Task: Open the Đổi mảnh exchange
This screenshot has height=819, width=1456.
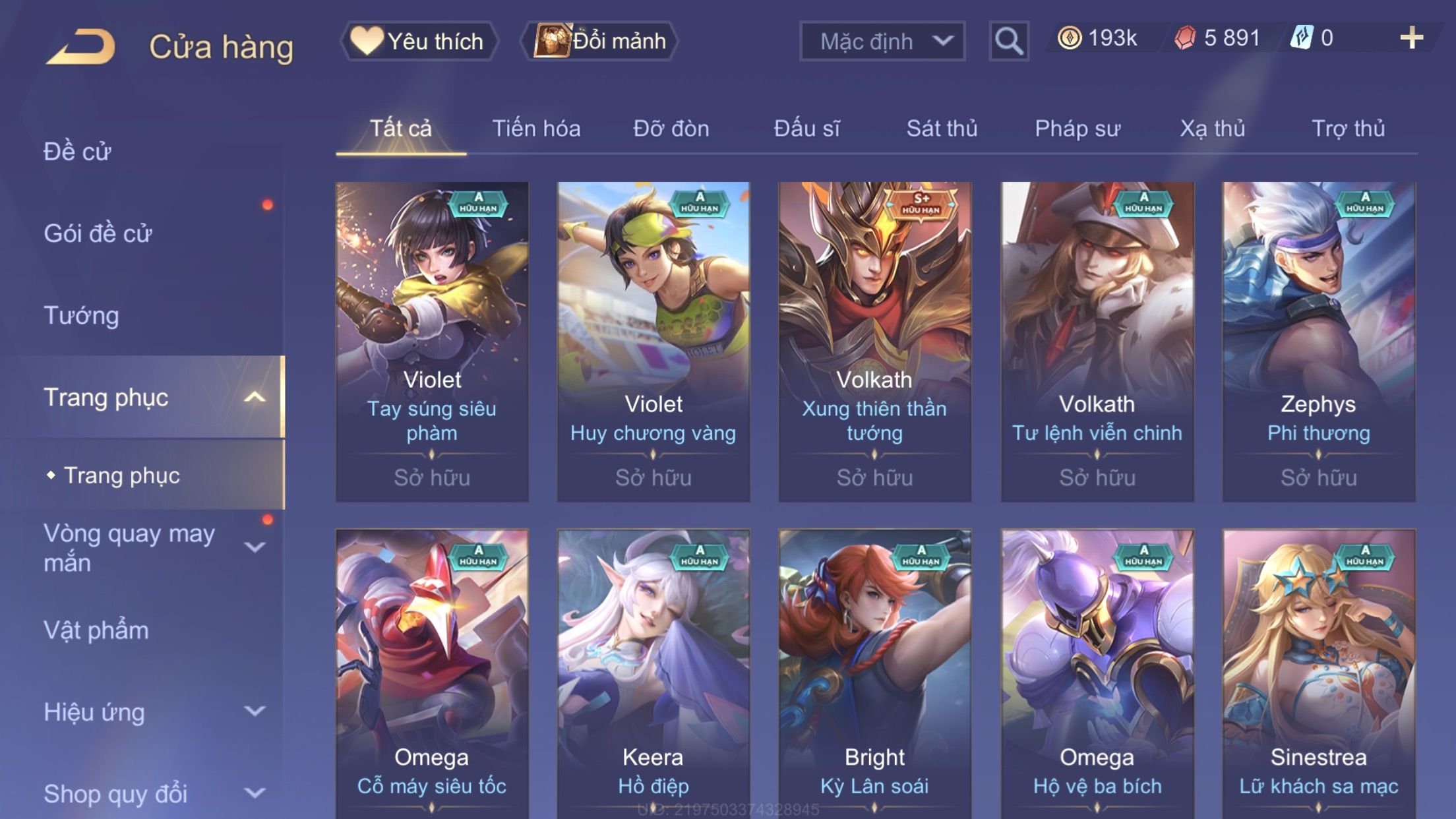Action: click(600, 41)
